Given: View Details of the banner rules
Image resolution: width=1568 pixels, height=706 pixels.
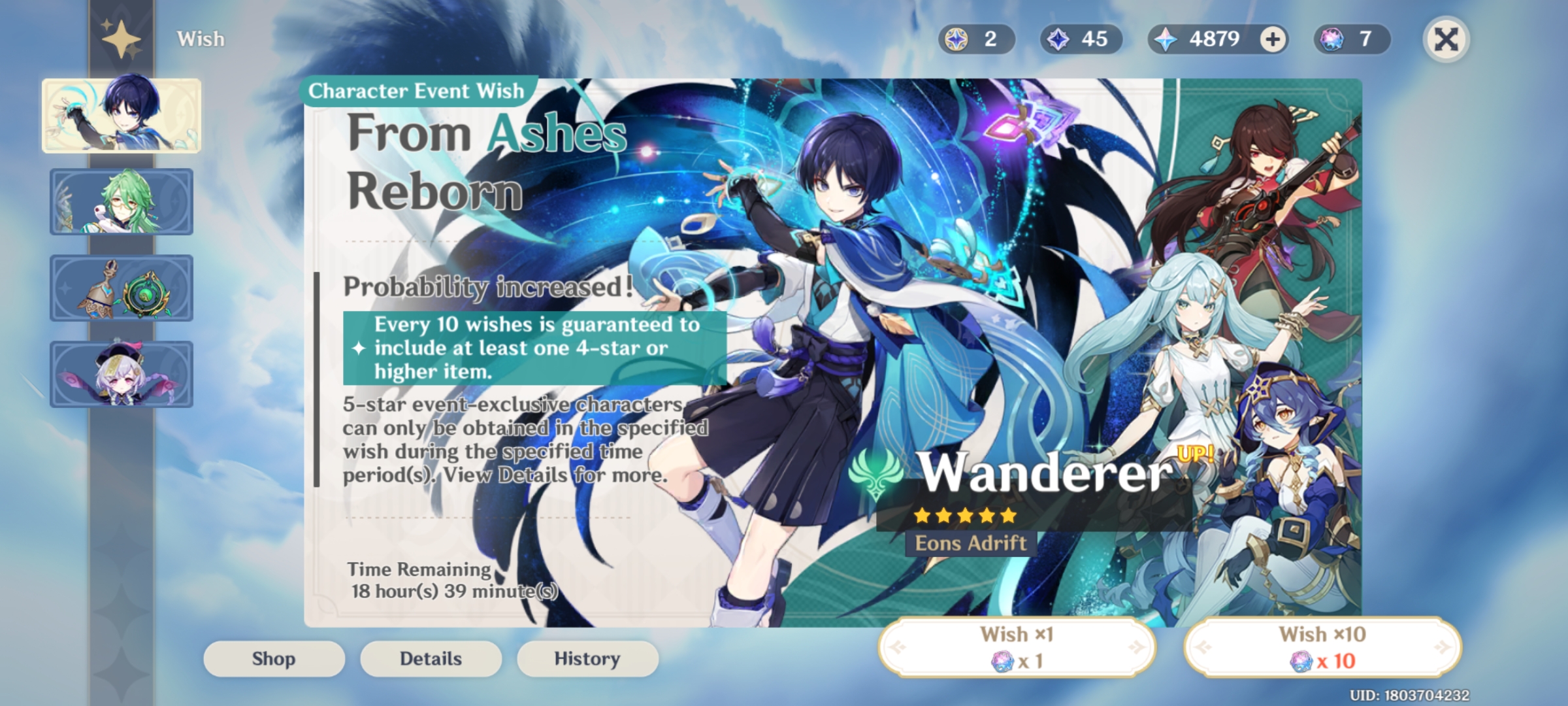Looking at the screenshot, I should point(431,658).
